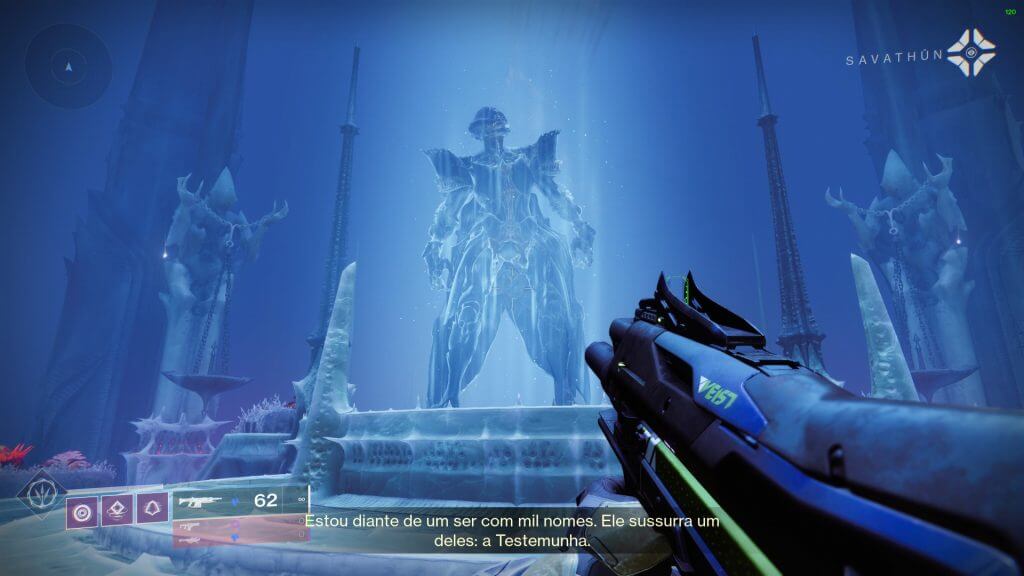Use the concentric-rings grenade ability icon
Screen dimensions: 1024x576
[82, 509]
